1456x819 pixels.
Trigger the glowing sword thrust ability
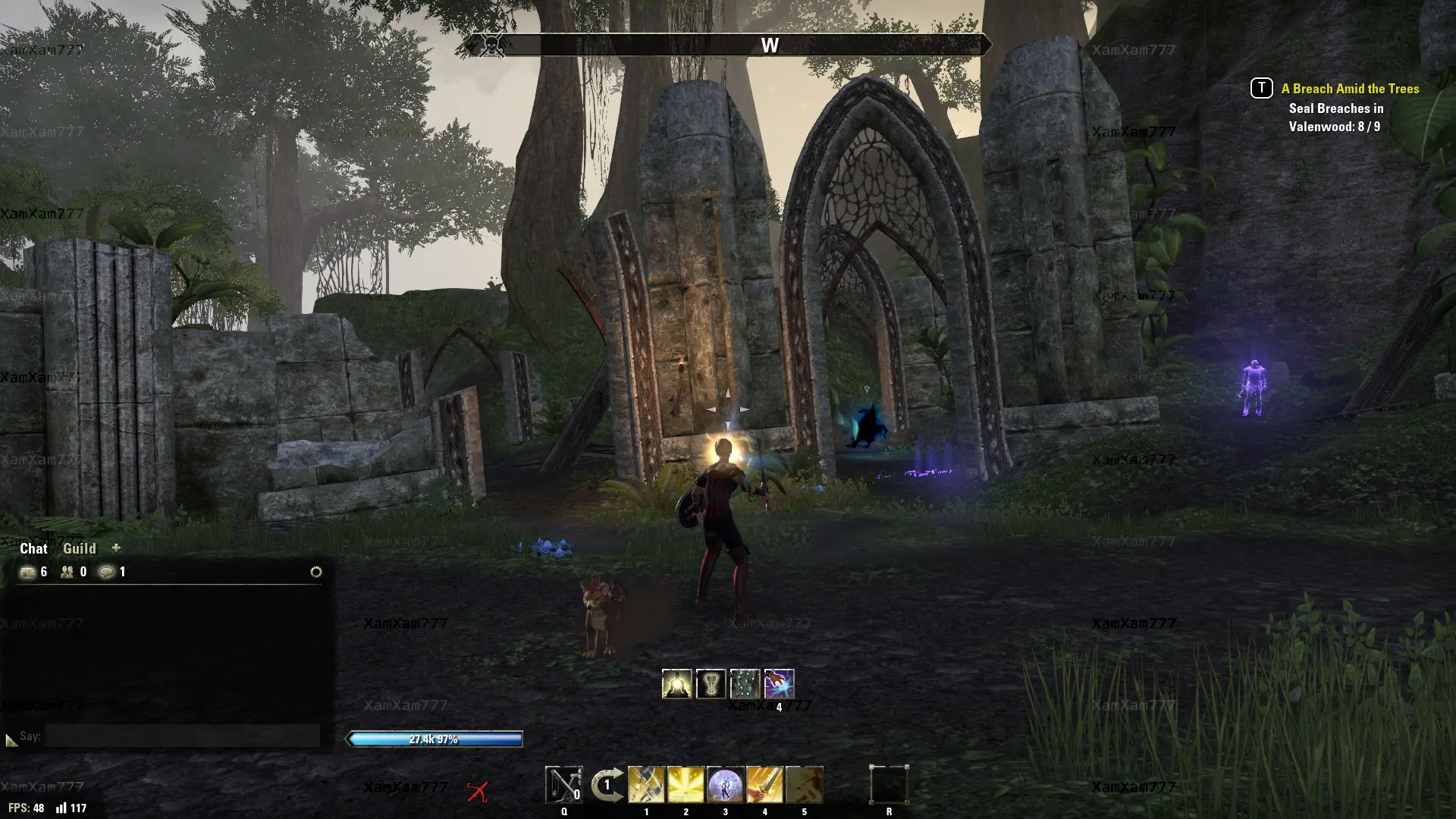click(x=764, y=785)
